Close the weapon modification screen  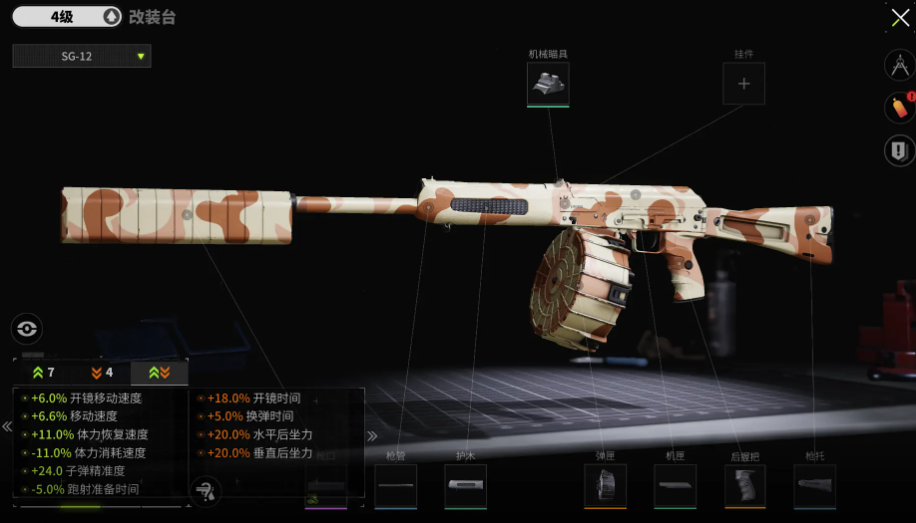tap(899, 18)
